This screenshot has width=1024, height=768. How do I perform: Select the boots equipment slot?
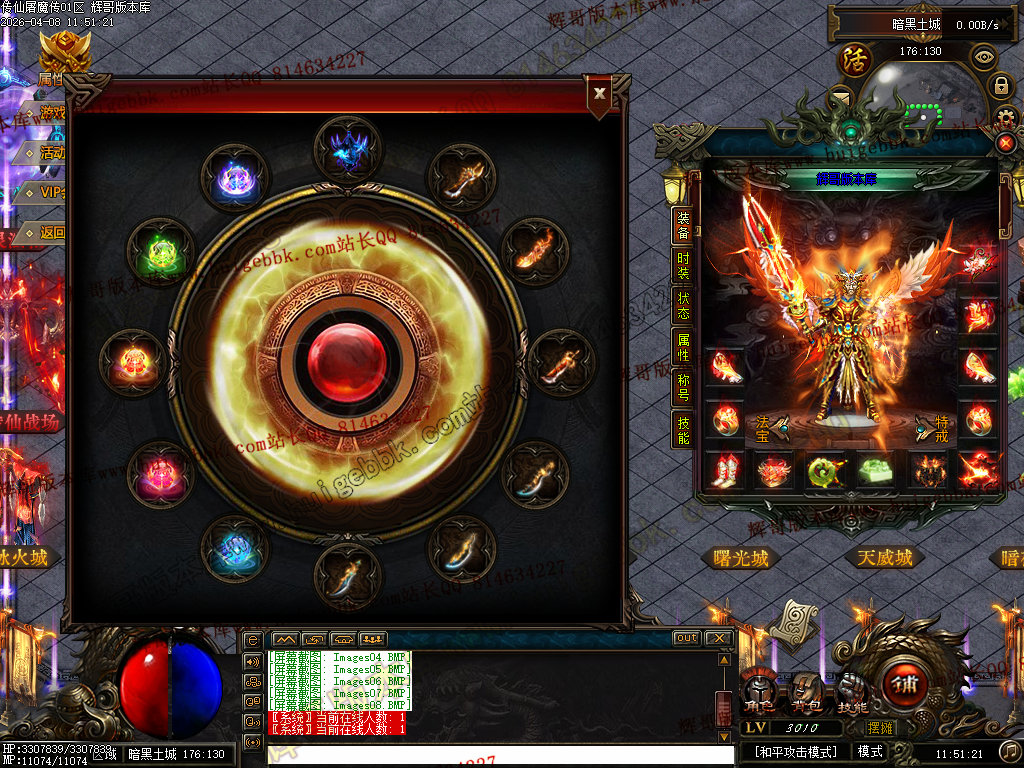(x=722, y=471)
